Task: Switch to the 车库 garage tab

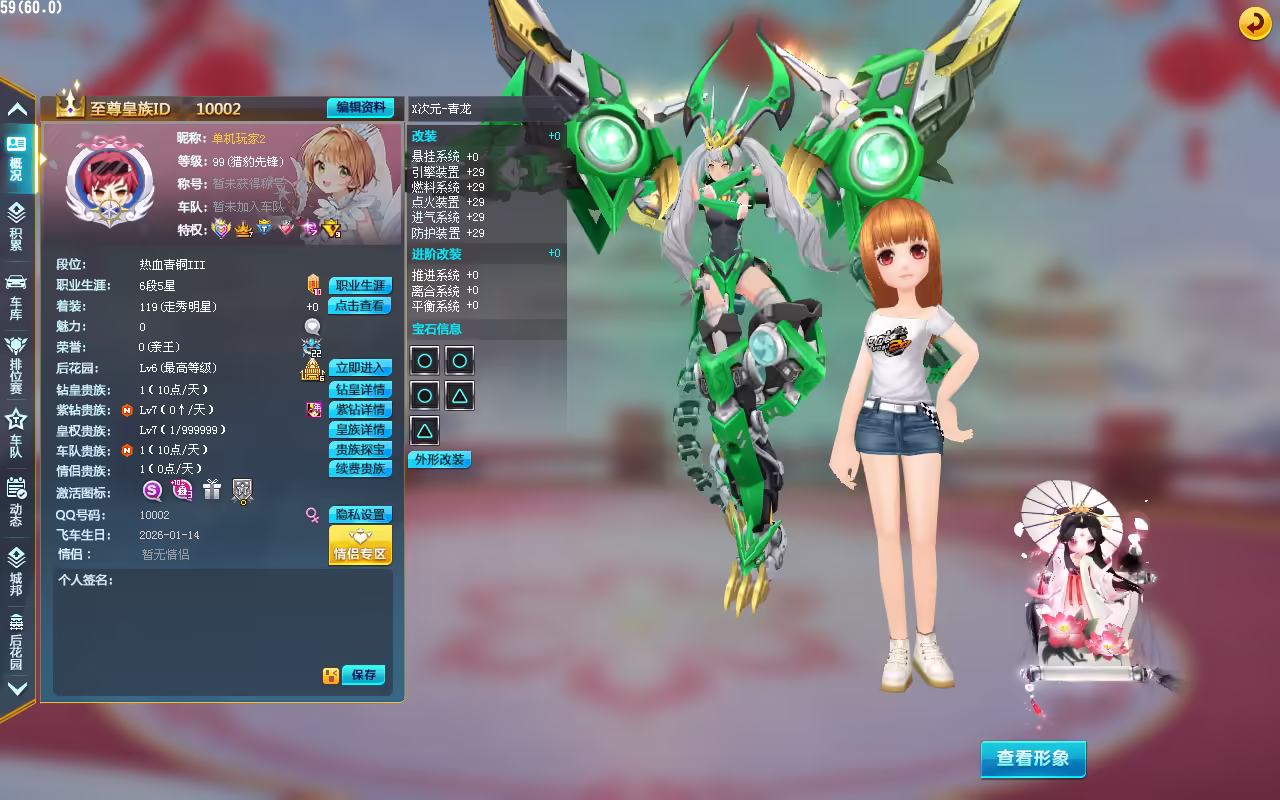Action: pos(17,295)
